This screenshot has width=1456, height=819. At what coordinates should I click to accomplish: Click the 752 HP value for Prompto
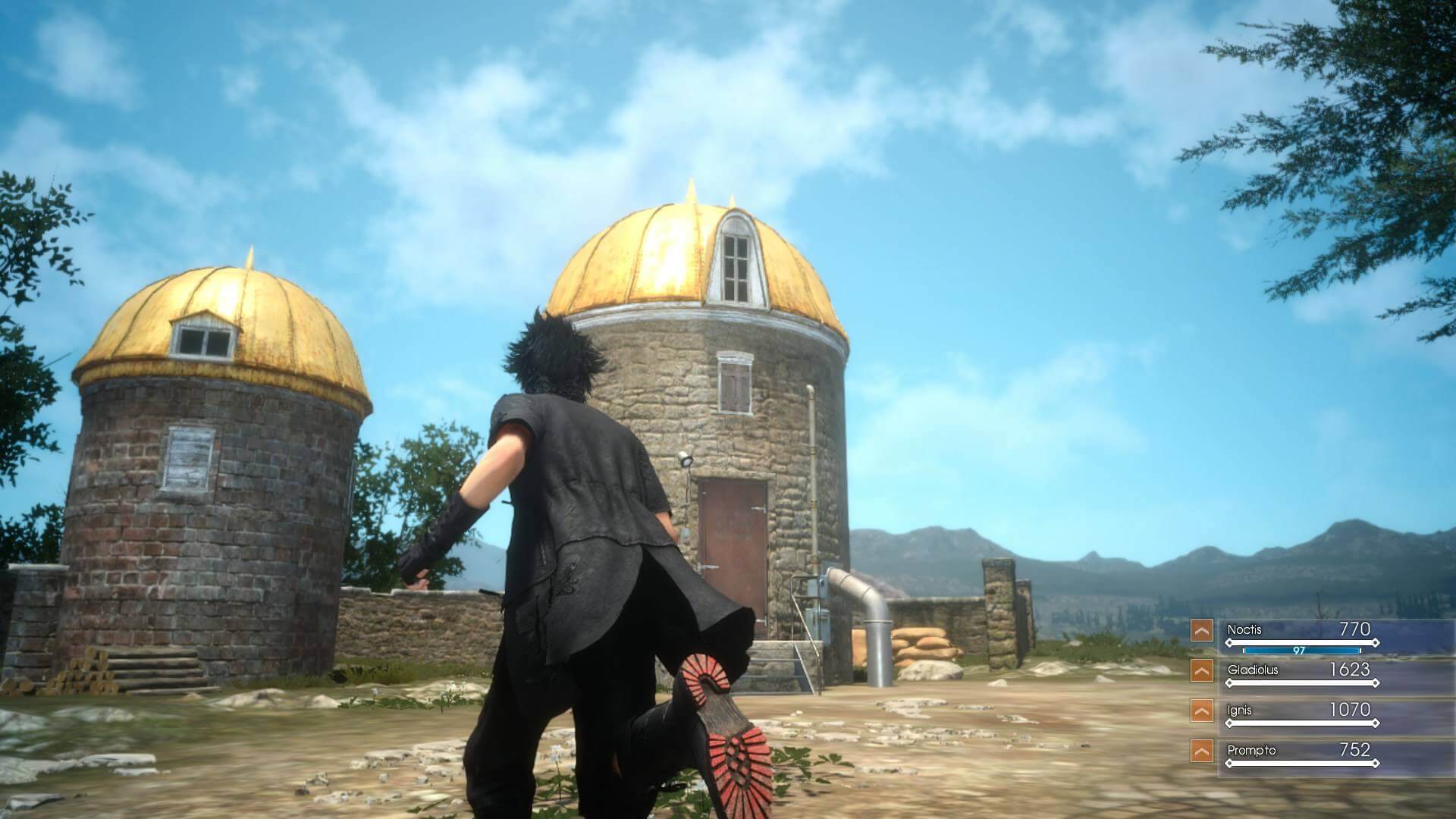[x=1355, y=749]
